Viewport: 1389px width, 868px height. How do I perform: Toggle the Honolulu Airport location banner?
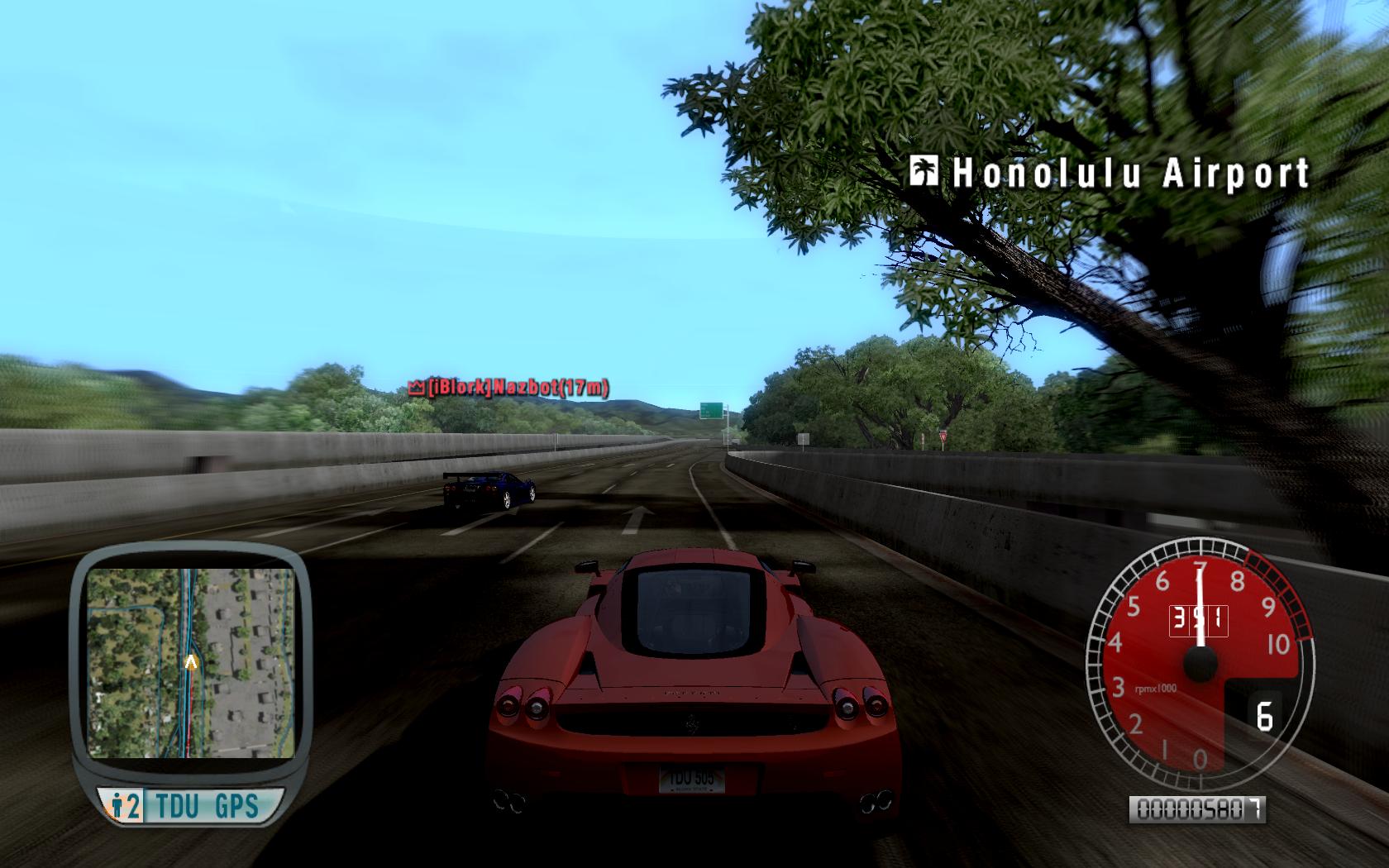coord(1129,172)
